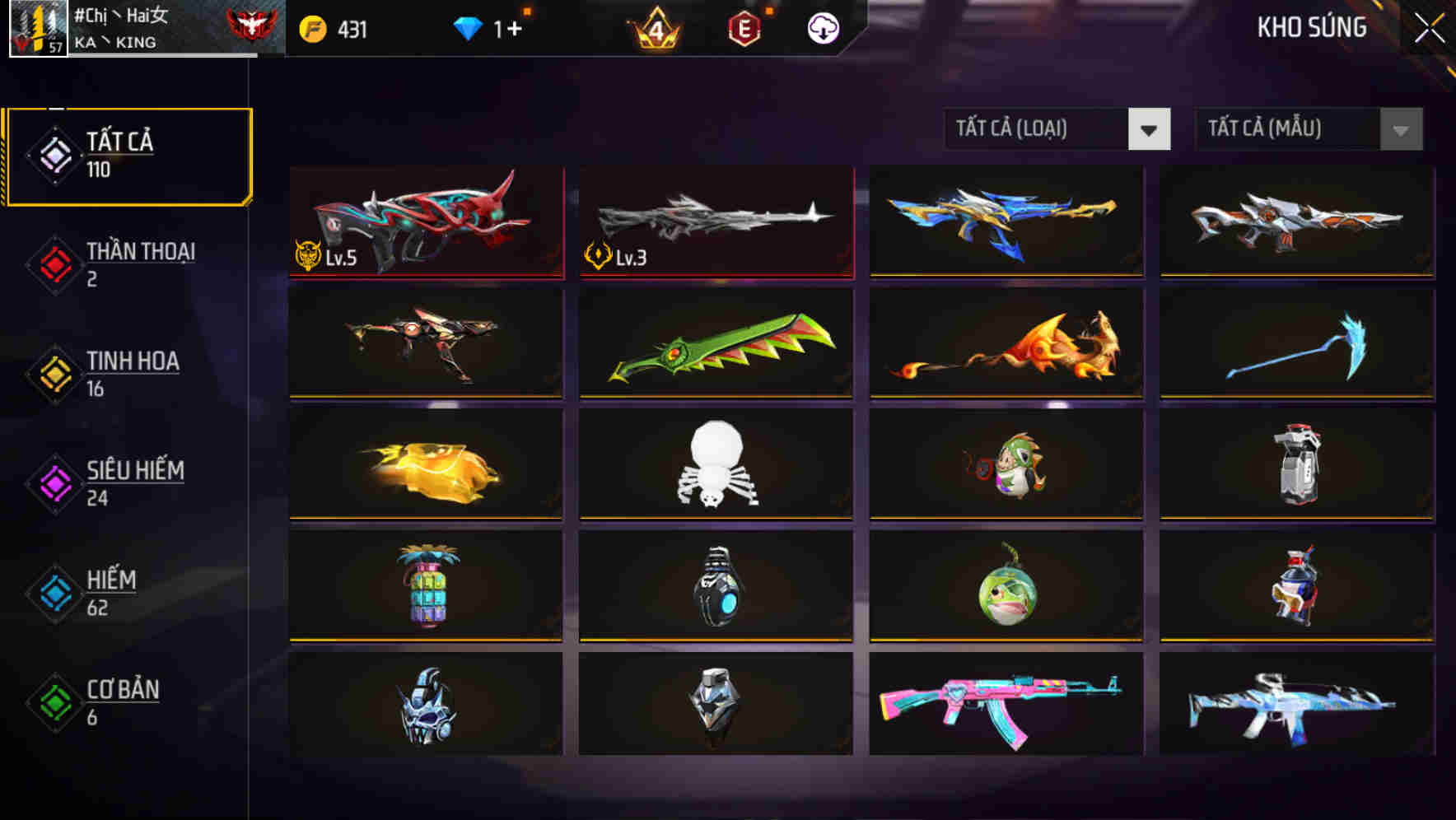Open the cloud download icon
The height and width of the screenshot is (820, 1456).
click(823, 27)
